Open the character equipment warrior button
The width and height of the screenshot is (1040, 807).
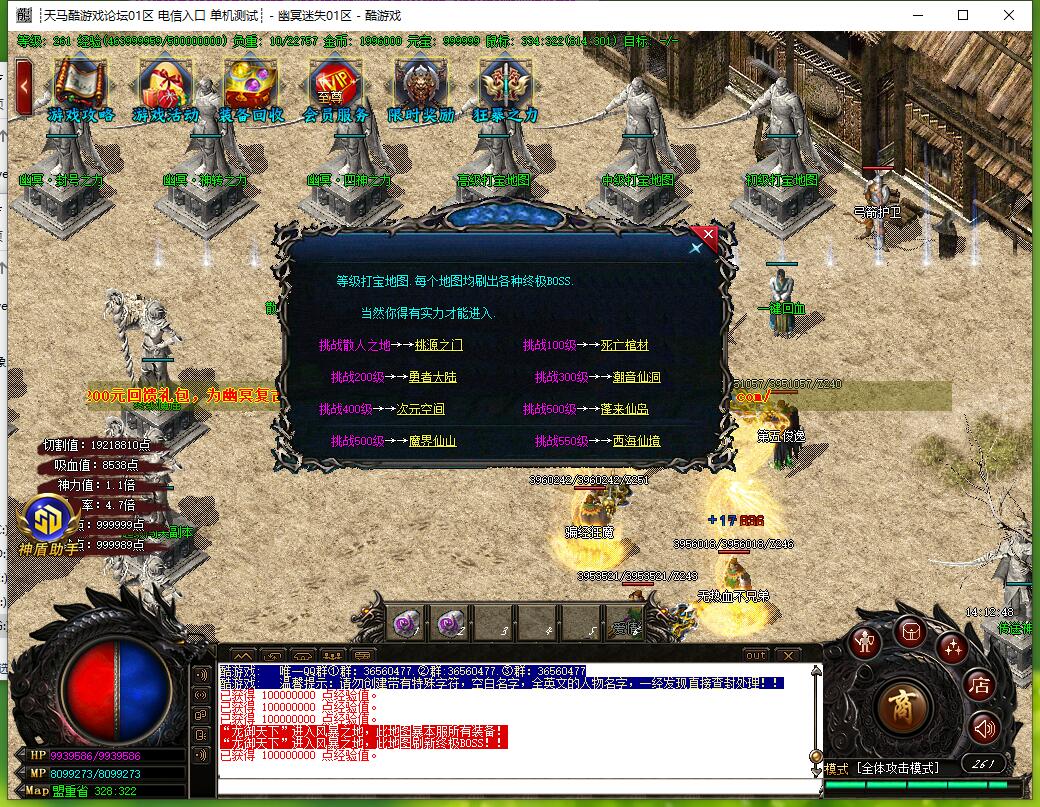coord(866,641)
